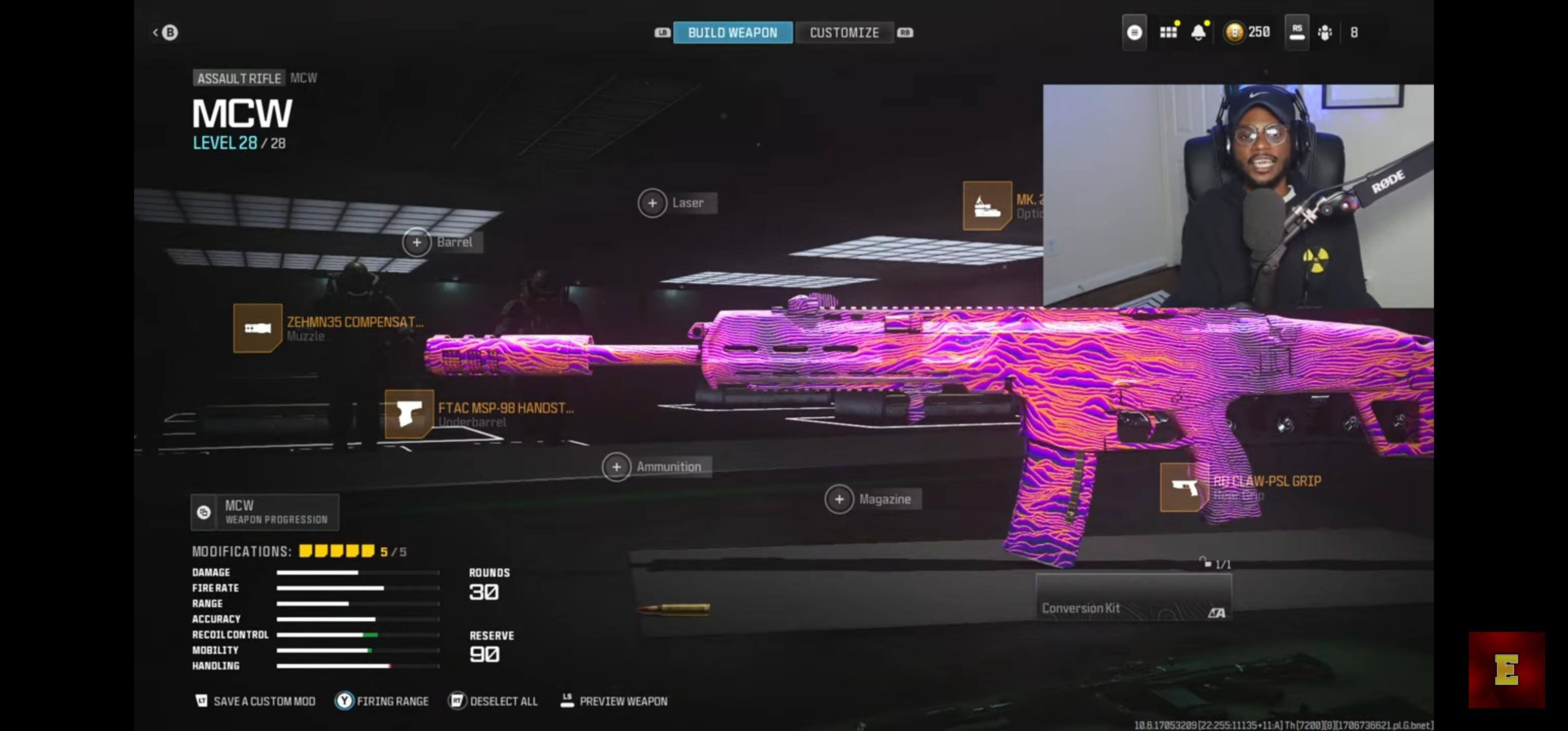Preview the weapon

614,701
